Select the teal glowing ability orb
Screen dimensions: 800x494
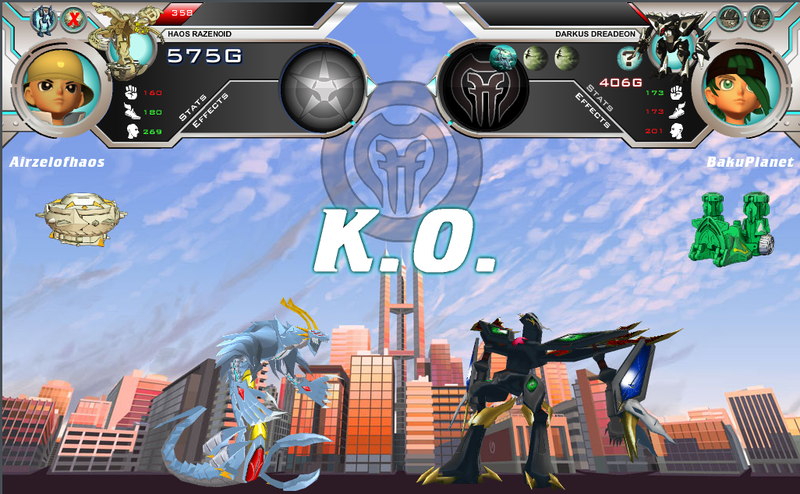pos(504,57)
